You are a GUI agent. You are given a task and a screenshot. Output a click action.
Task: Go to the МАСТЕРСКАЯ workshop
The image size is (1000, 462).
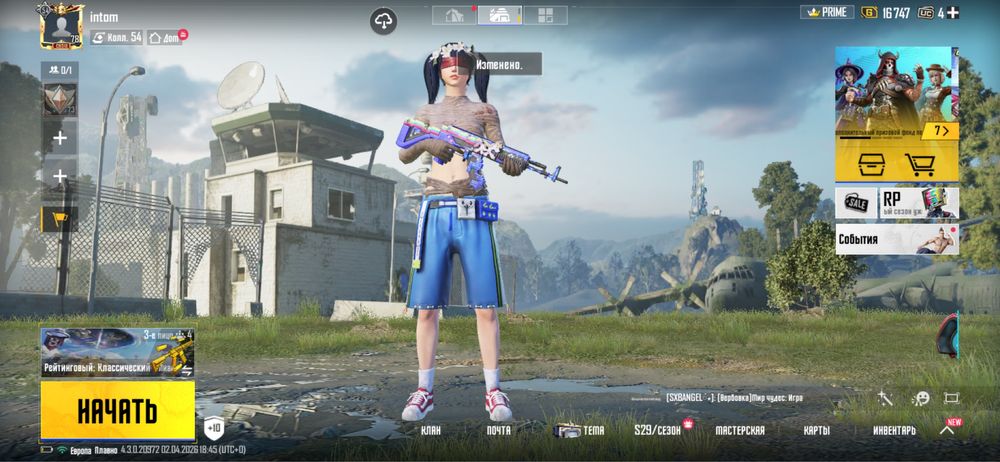pos(740,430)
